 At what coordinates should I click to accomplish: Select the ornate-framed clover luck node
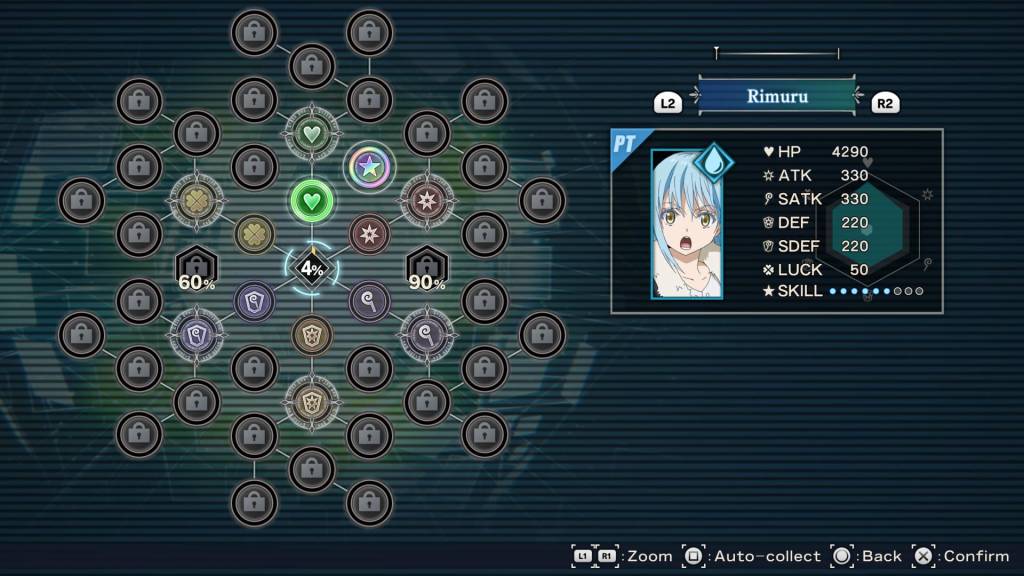coord(196,200)
